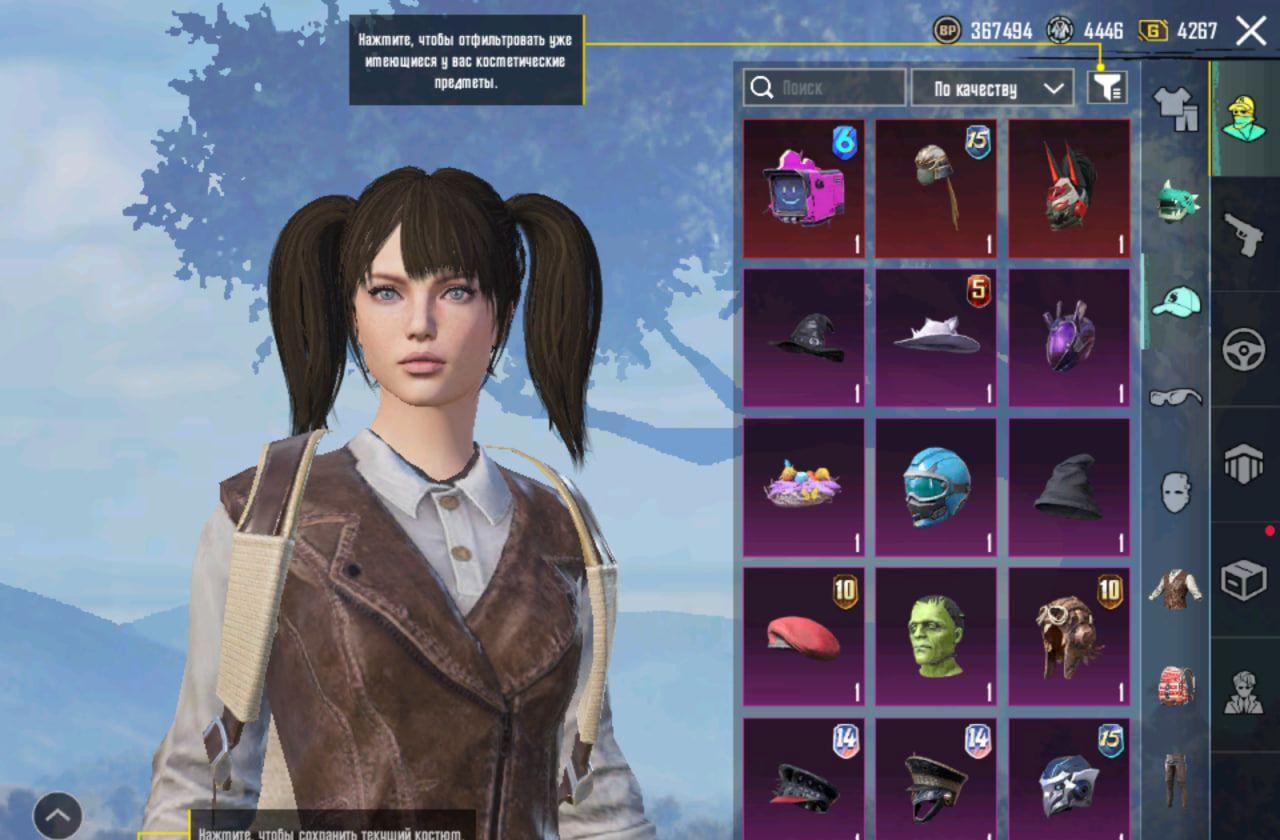Screen dimensions: 1280x840
Task: Open the weapons tab with pistol icon
Action: click(1244, 234)
